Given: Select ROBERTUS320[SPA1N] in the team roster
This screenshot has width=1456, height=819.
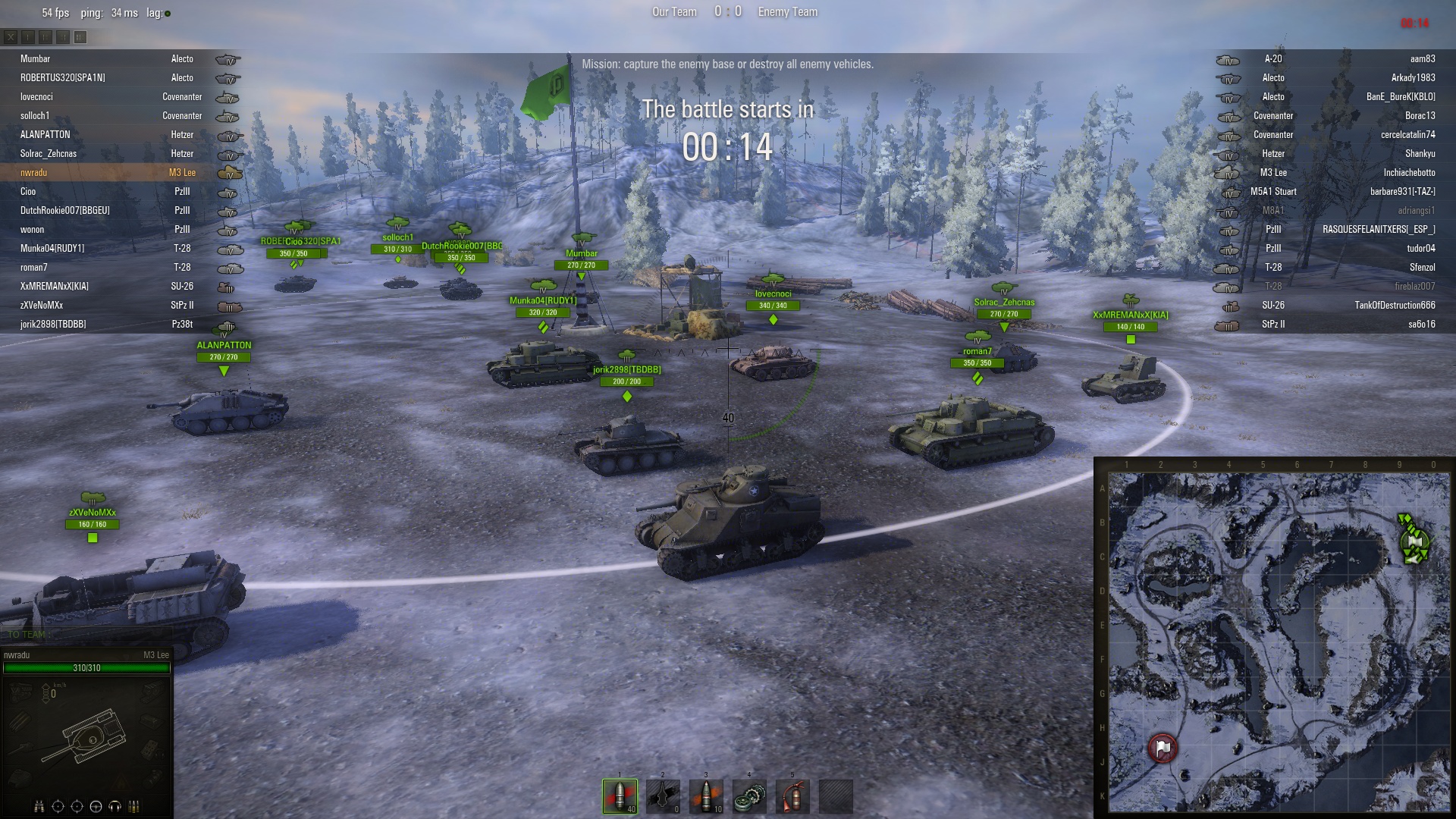Looking at the screenshot, I should click(x=63, y=78).
